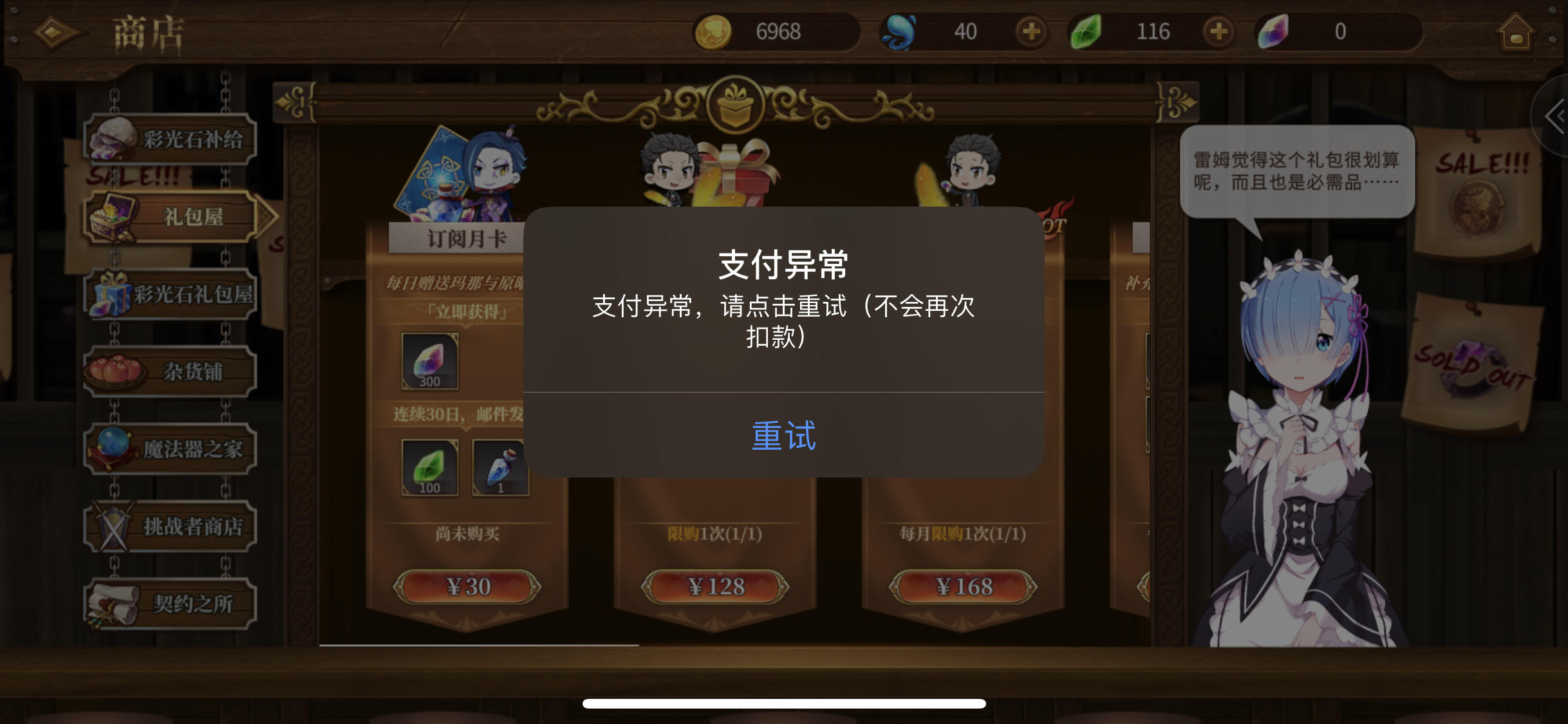Tap the ¥128 limited purchase button

[x=716, y=586]
